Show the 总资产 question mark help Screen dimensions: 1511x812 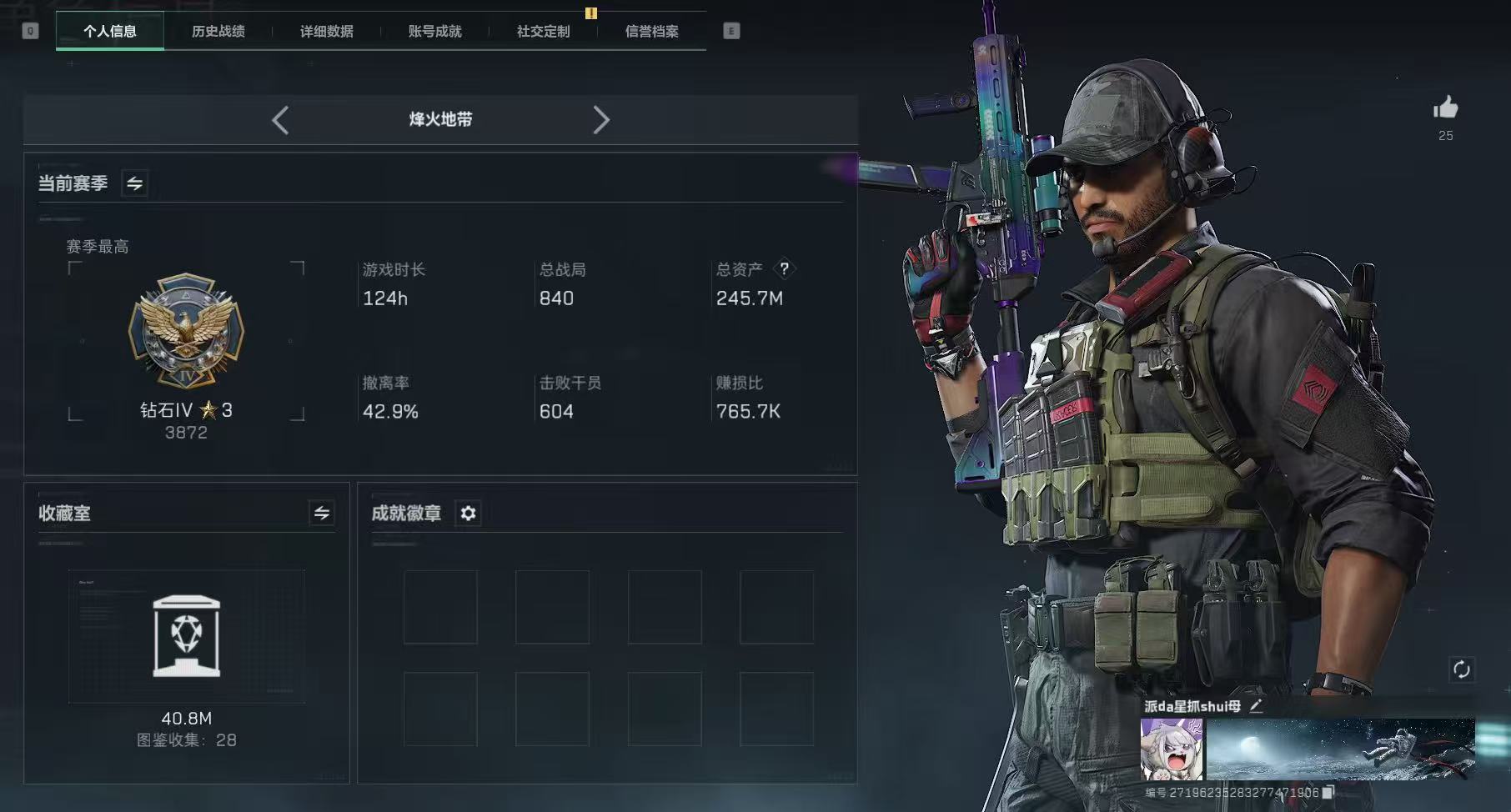(784, 269)
